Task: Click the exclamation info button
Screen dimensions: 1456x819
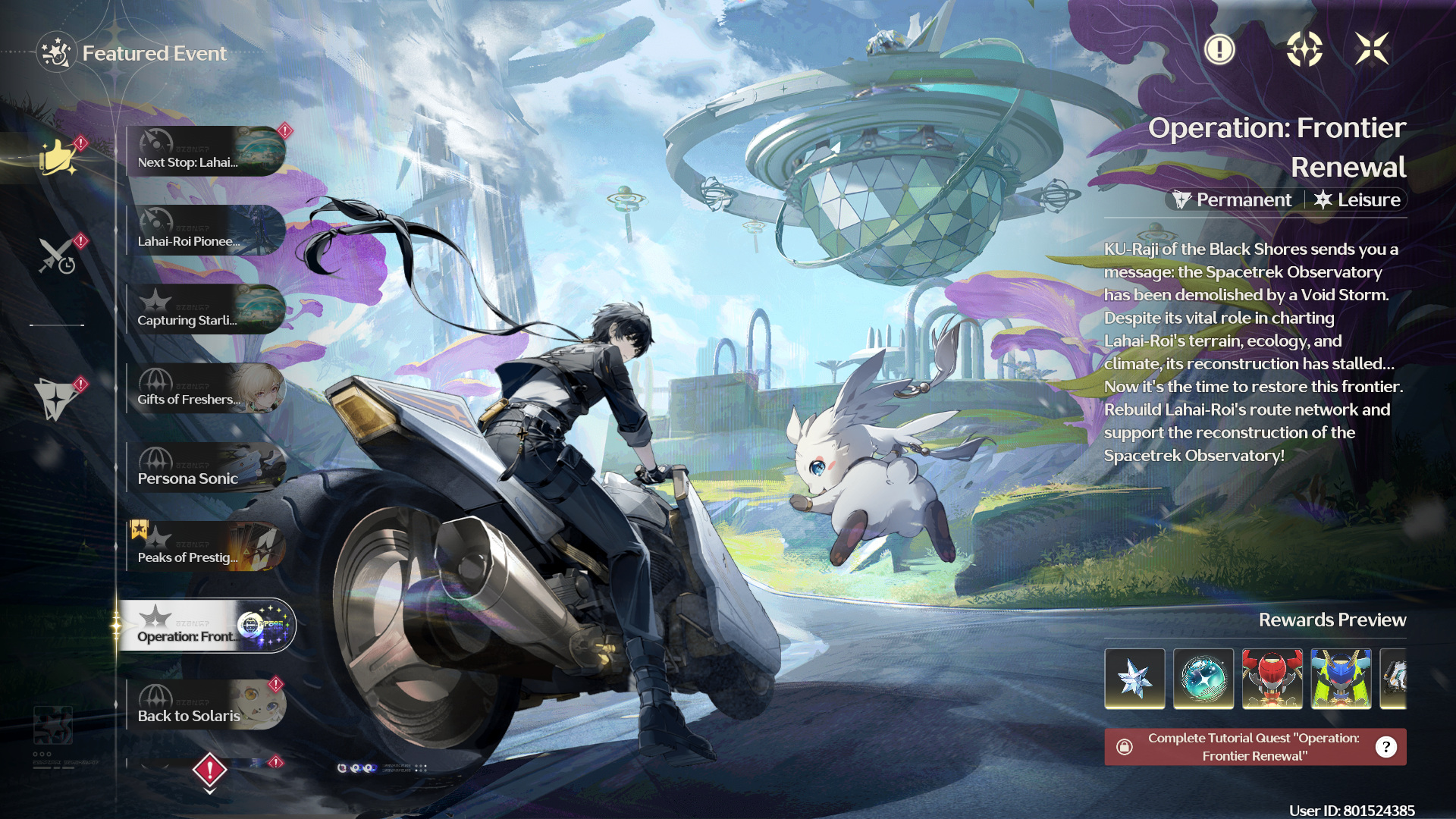Action: pos(1219,50)
